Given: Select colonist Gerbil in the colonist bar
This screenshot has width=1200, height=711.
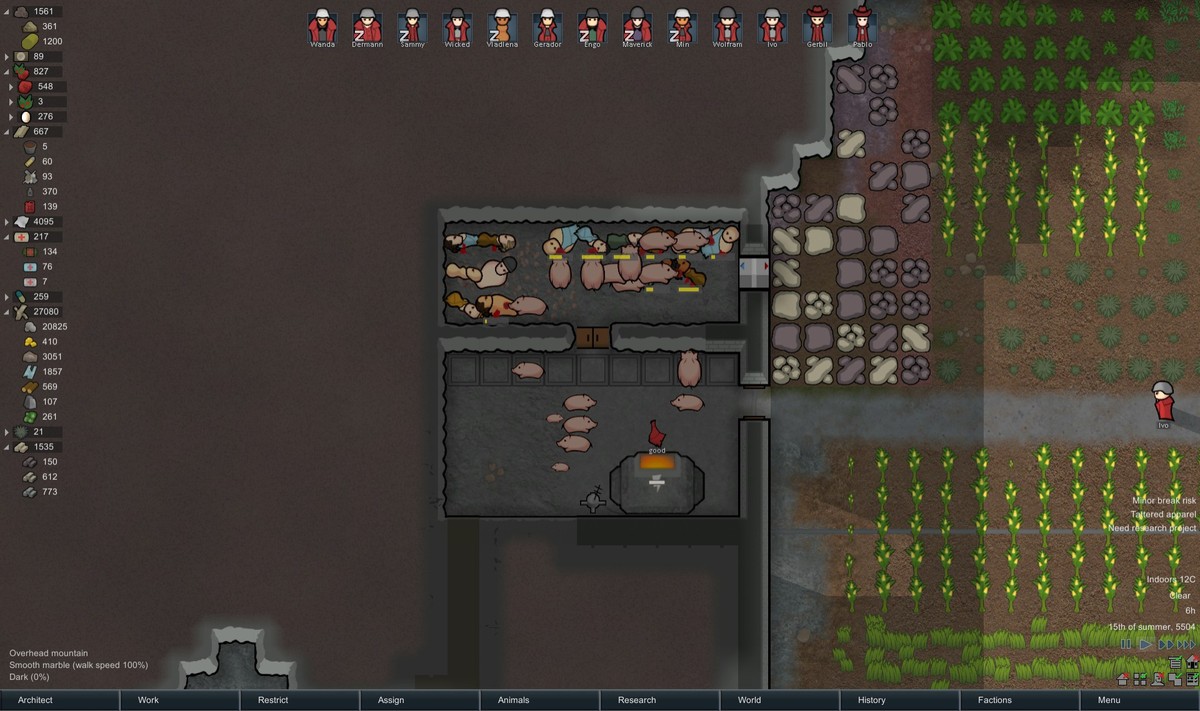Looking at the screenshot, I should (x=817, y=26).
